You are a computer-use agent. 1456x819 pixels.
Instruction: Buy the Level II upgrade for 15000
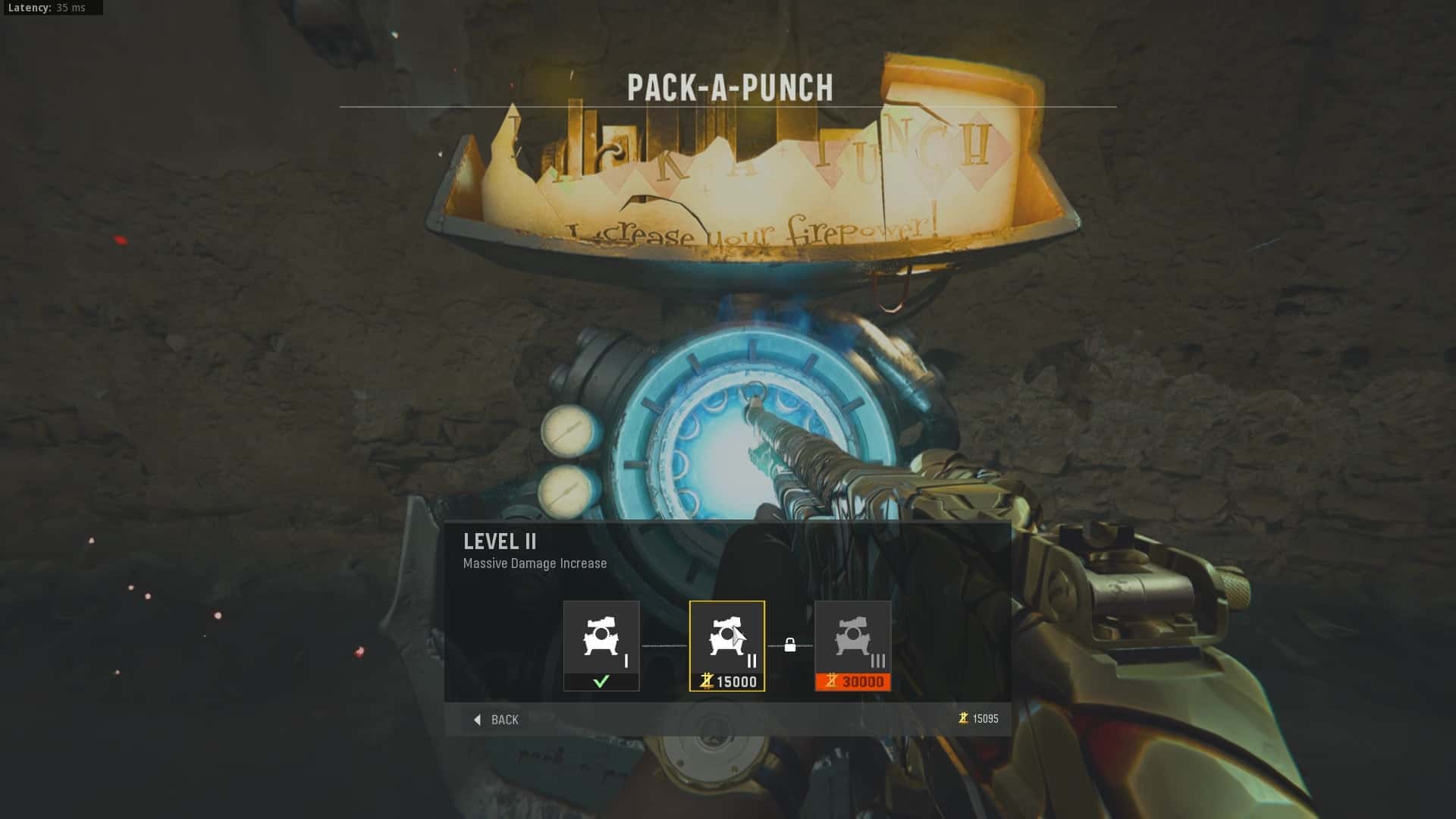point(726,645)
